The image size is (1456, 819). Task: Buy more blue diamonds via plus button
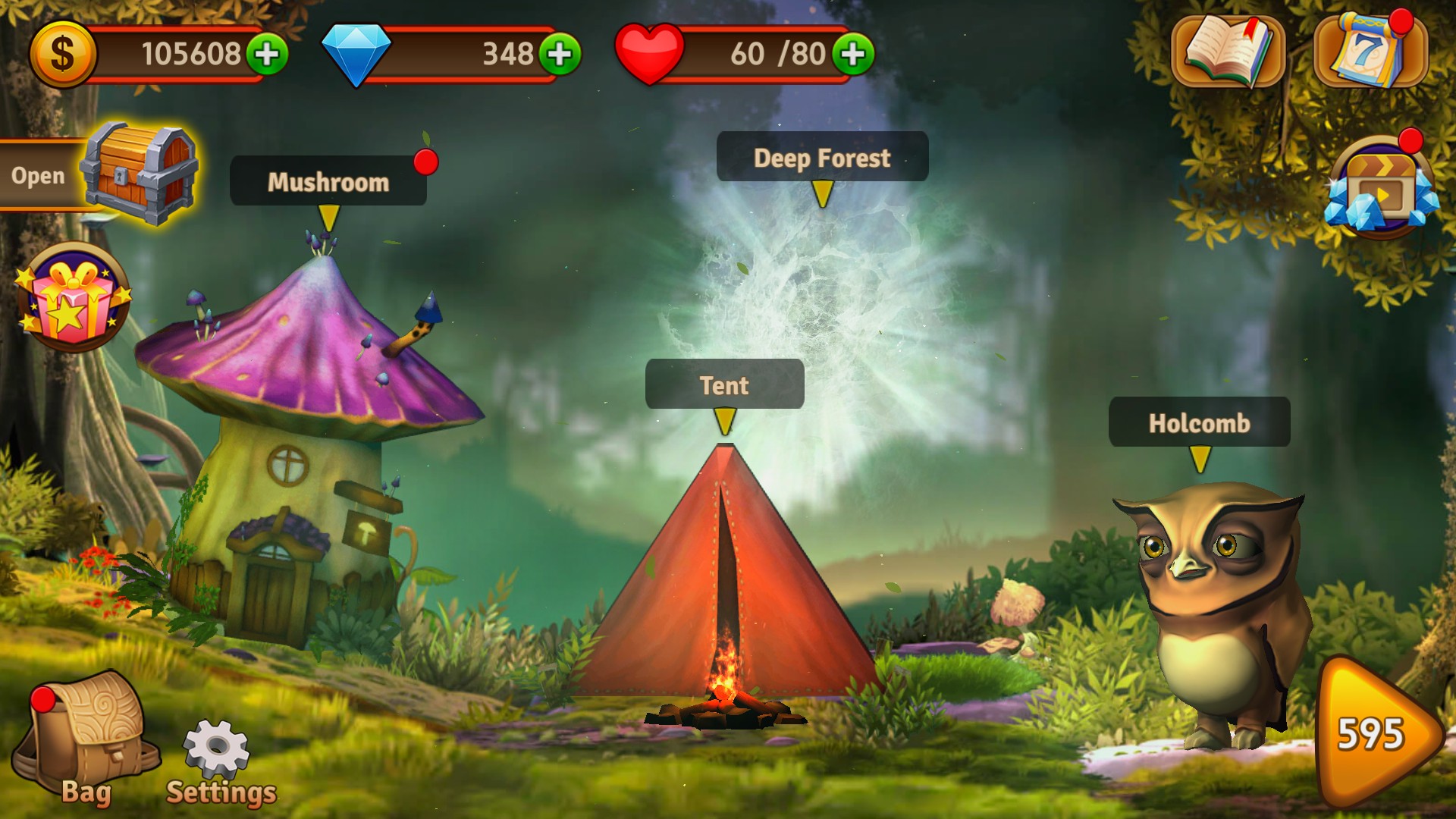[560, 54]
